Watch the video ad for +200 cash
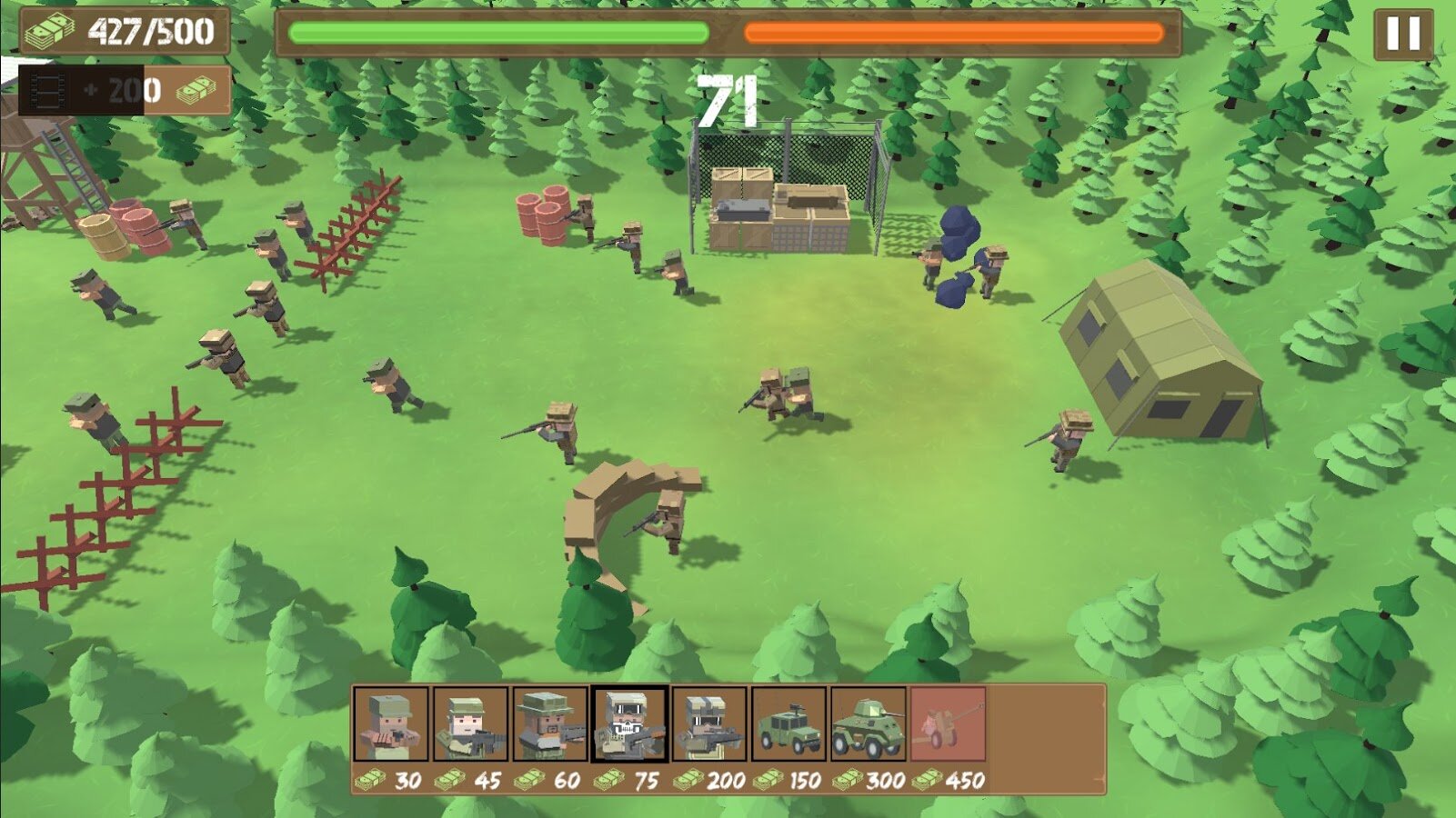The height and width of the screenshot is (818, 1456). point(125,90)
